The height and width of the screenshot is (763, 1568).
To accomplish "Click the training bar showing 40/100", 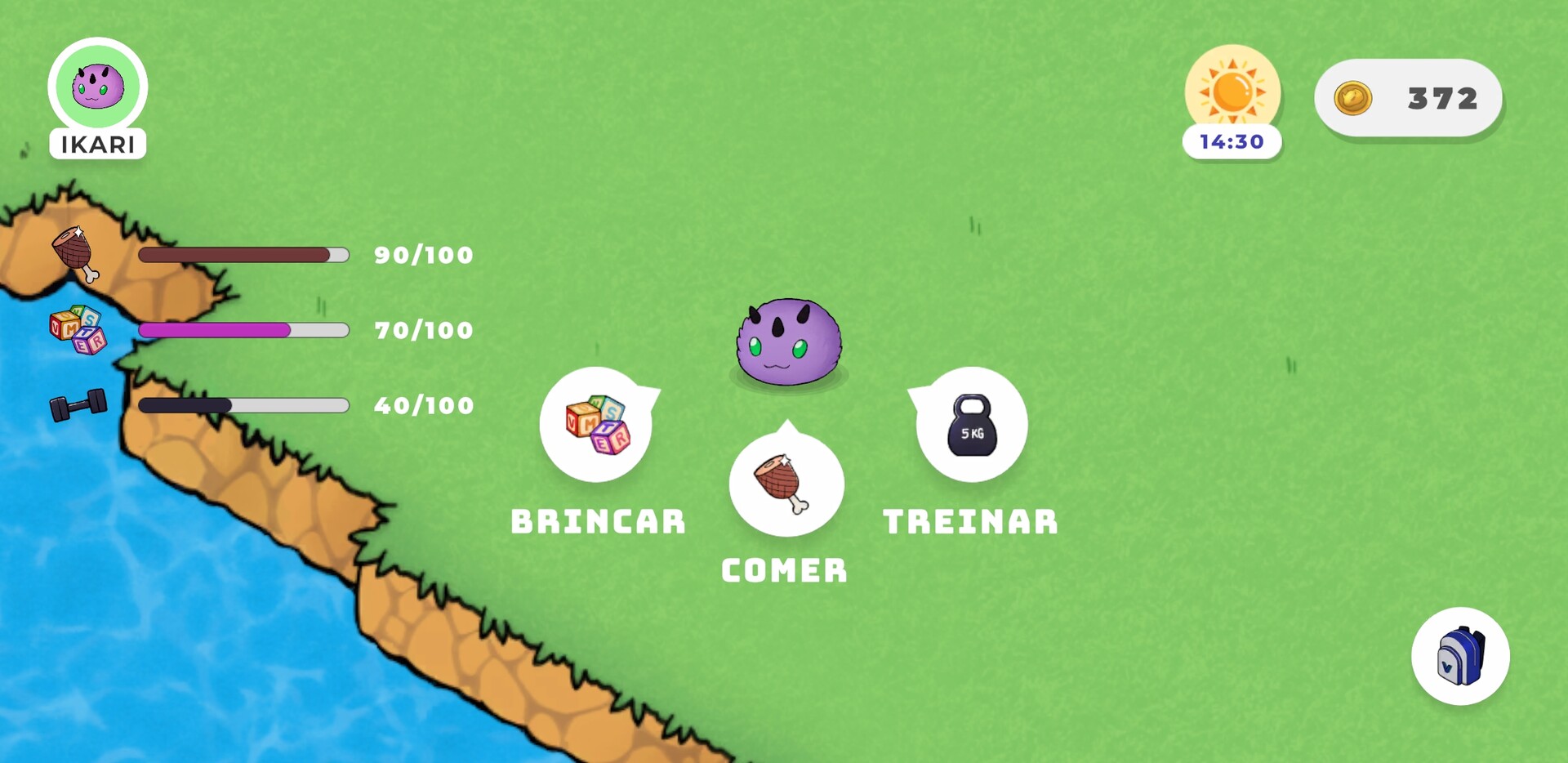I will pos(243,405).
